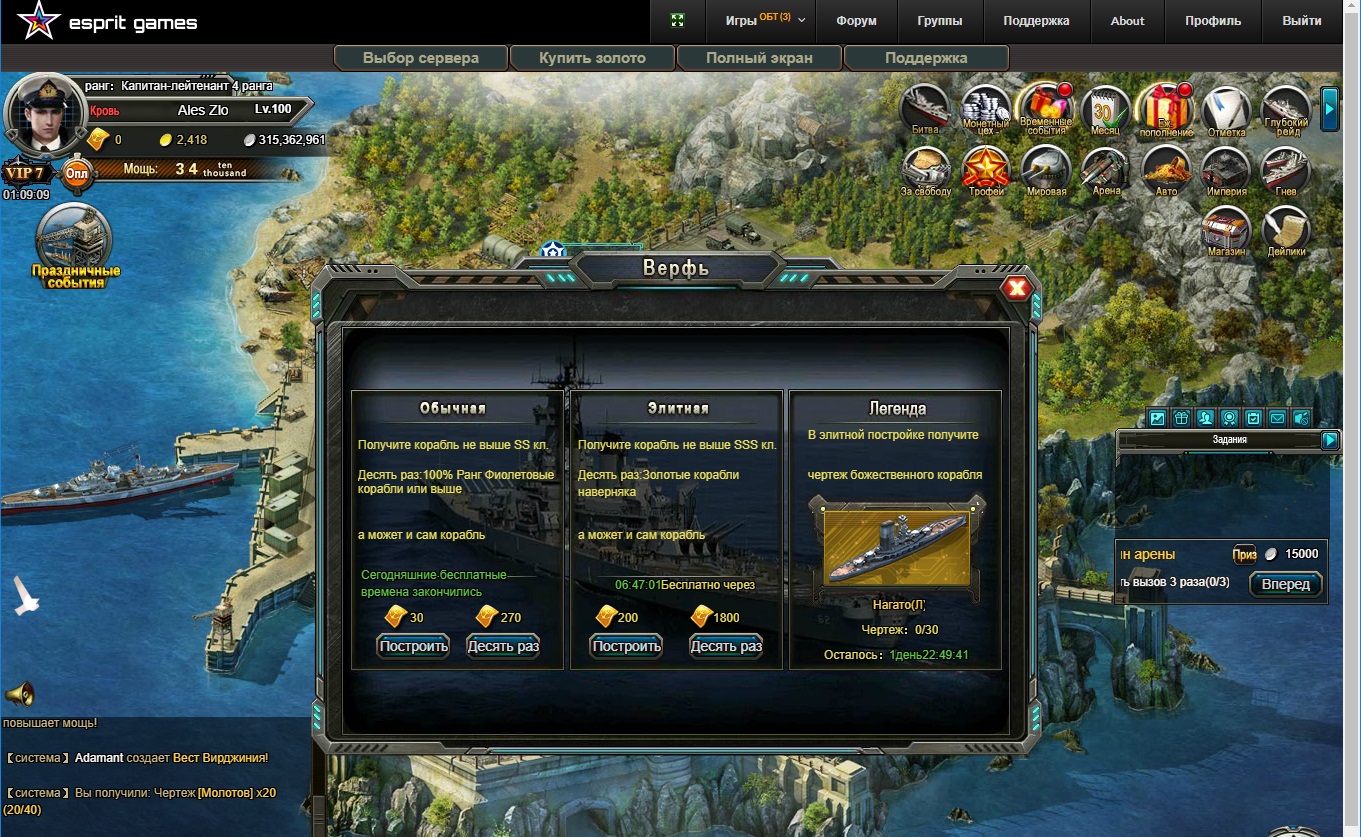Switch to Полный экран mode

point(759,58)
